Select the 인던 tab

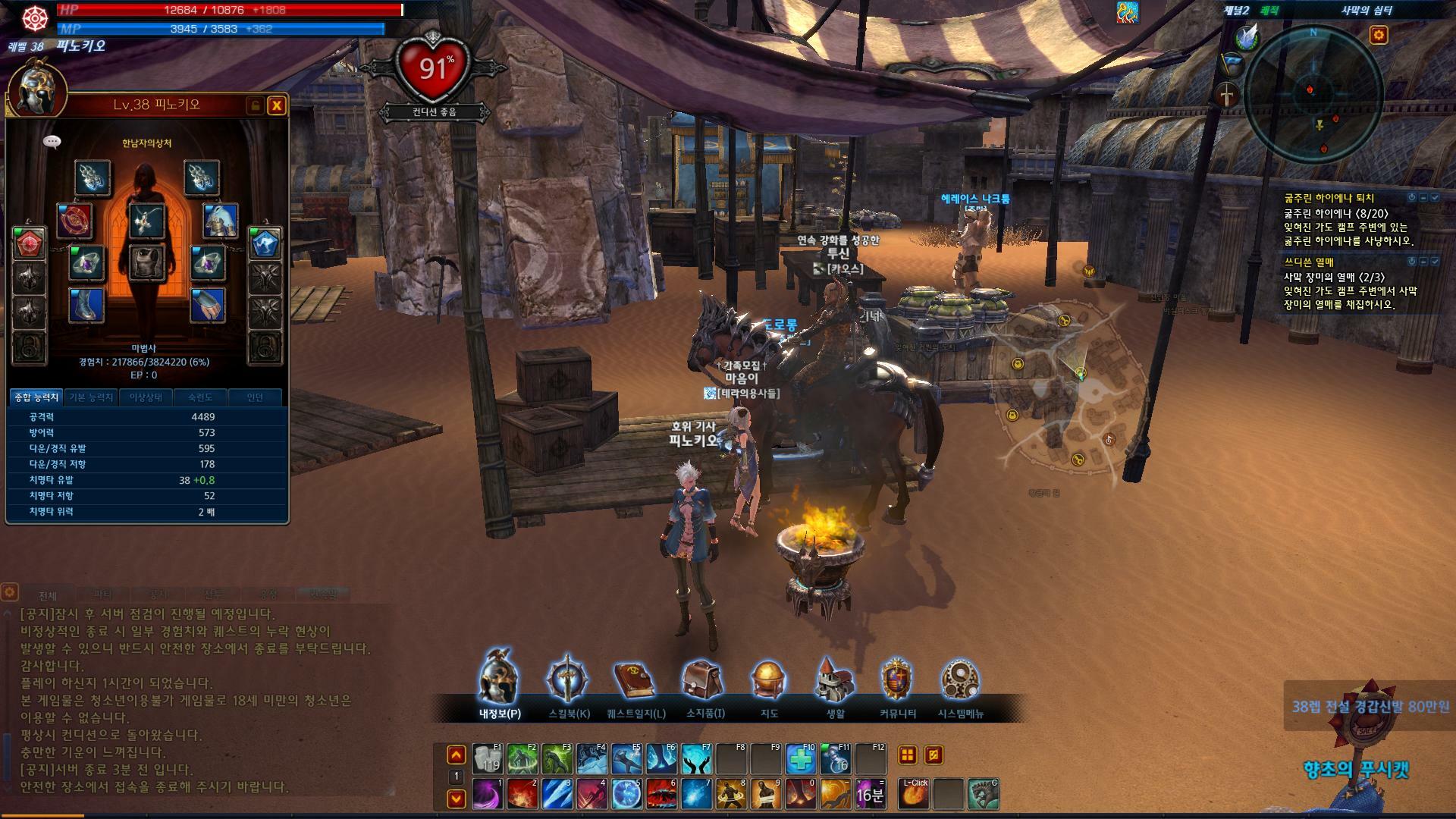255,397
